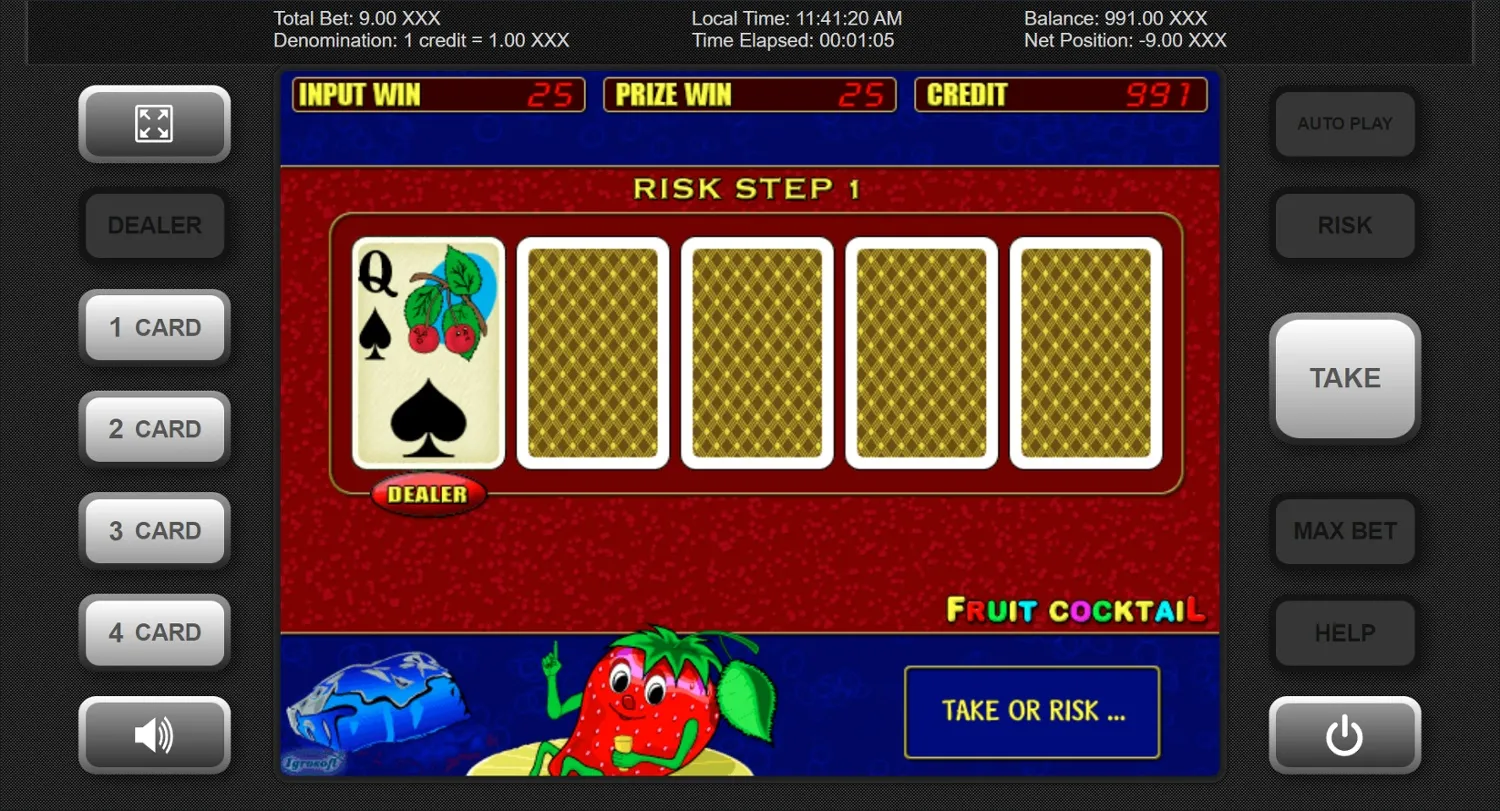
Task: Choose 3 CARD
Action: click(x=154, y=530)
